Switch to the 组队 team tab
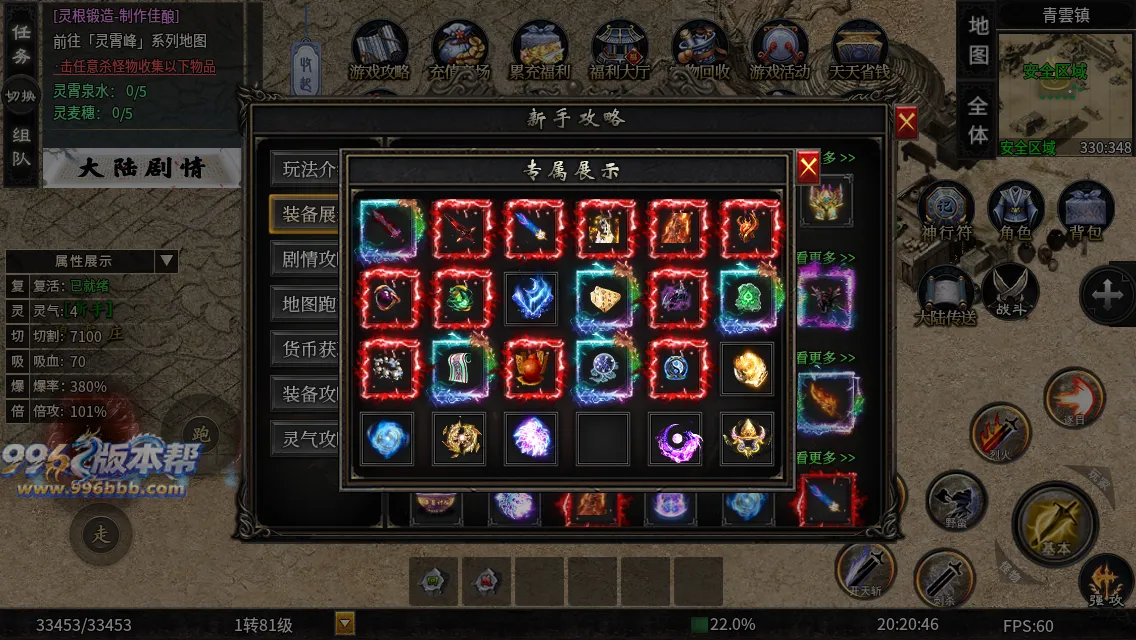 (x=21, y=146)
